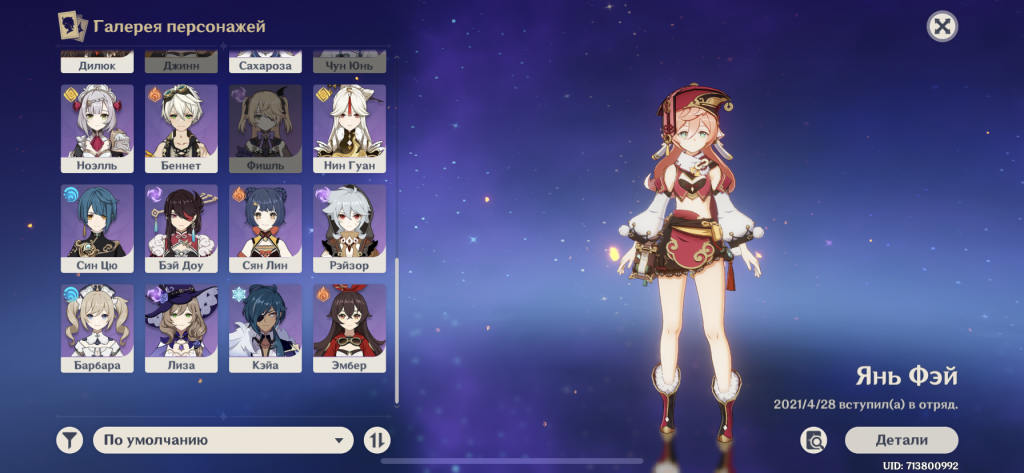Choose the Фишль character card
The height and width of the screenshot is (473, 1024).
[x=265, y=129]
